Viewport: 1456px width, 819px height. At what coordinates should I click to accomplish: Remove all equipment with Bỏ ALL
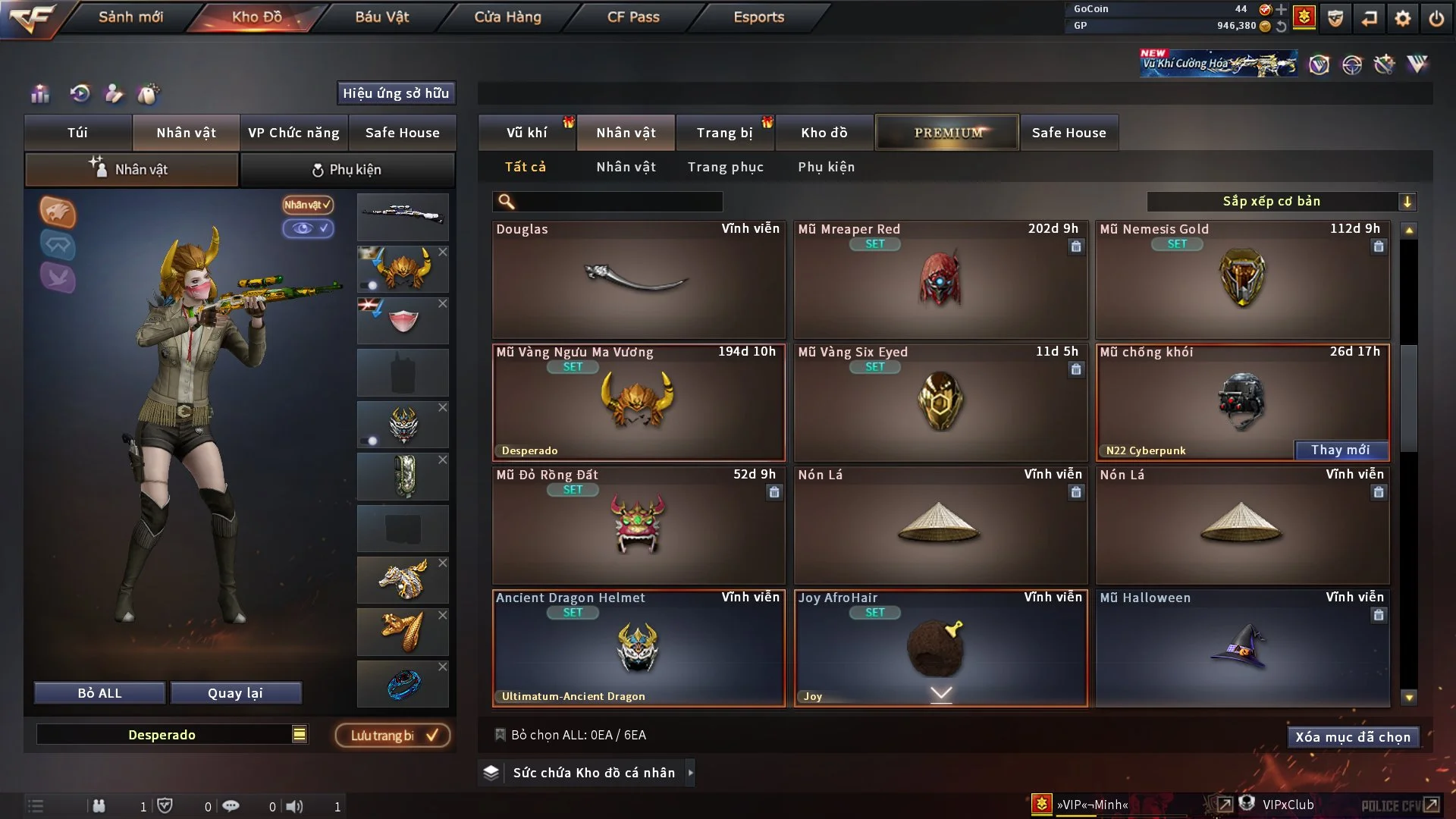coord(99,693)
